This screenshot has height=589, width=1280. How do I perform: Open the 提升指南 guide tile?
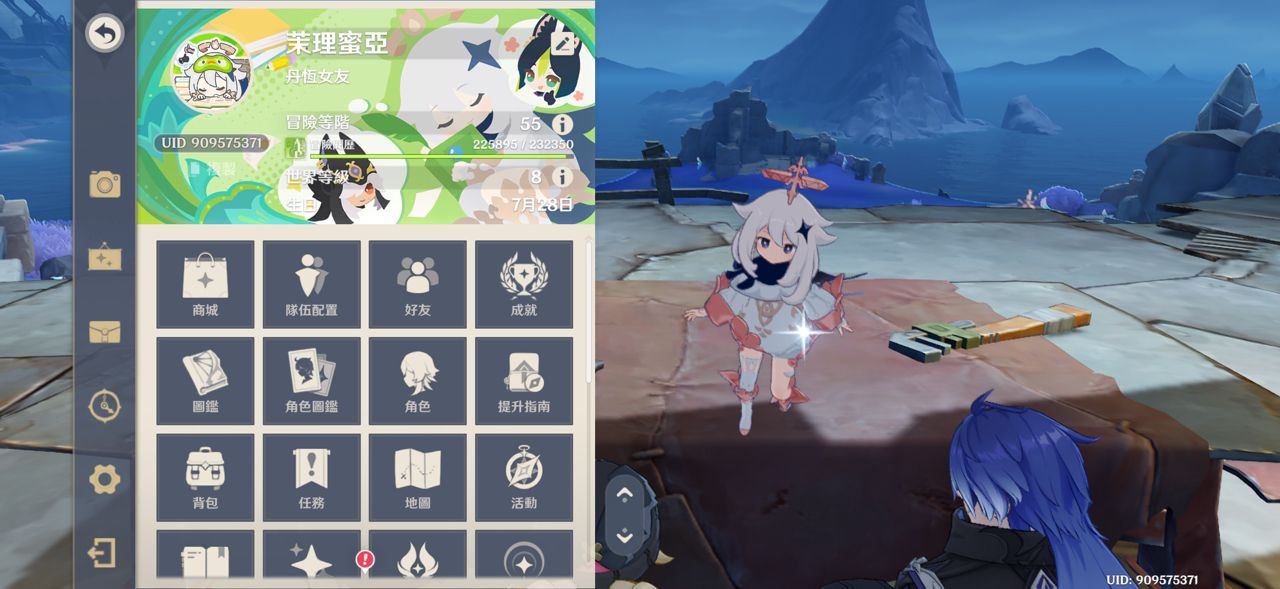coord(523,381)
